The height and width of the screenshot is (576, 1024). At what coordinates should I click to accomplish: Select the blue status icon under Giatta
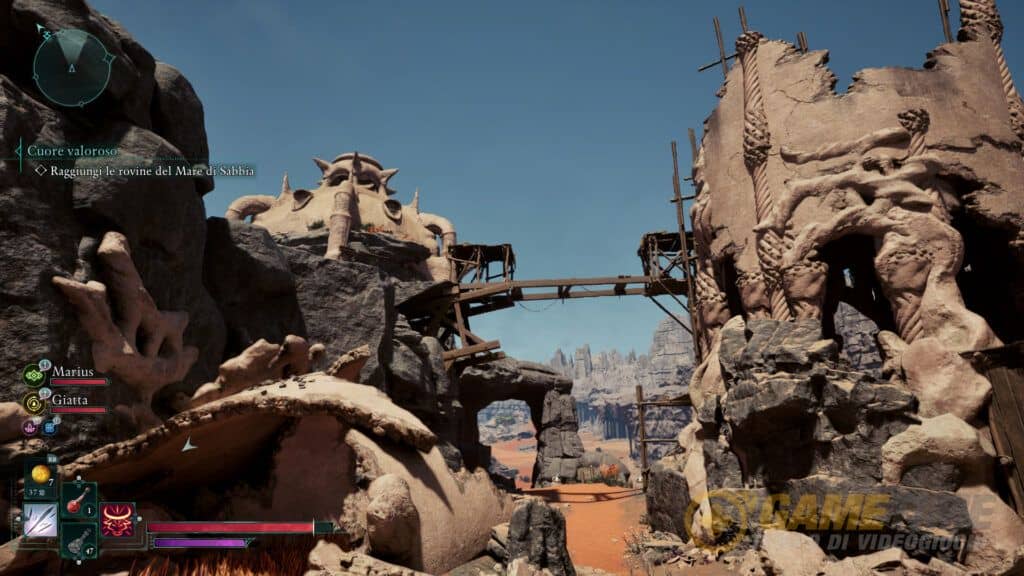pyautogui.click(x=49, y=427)
